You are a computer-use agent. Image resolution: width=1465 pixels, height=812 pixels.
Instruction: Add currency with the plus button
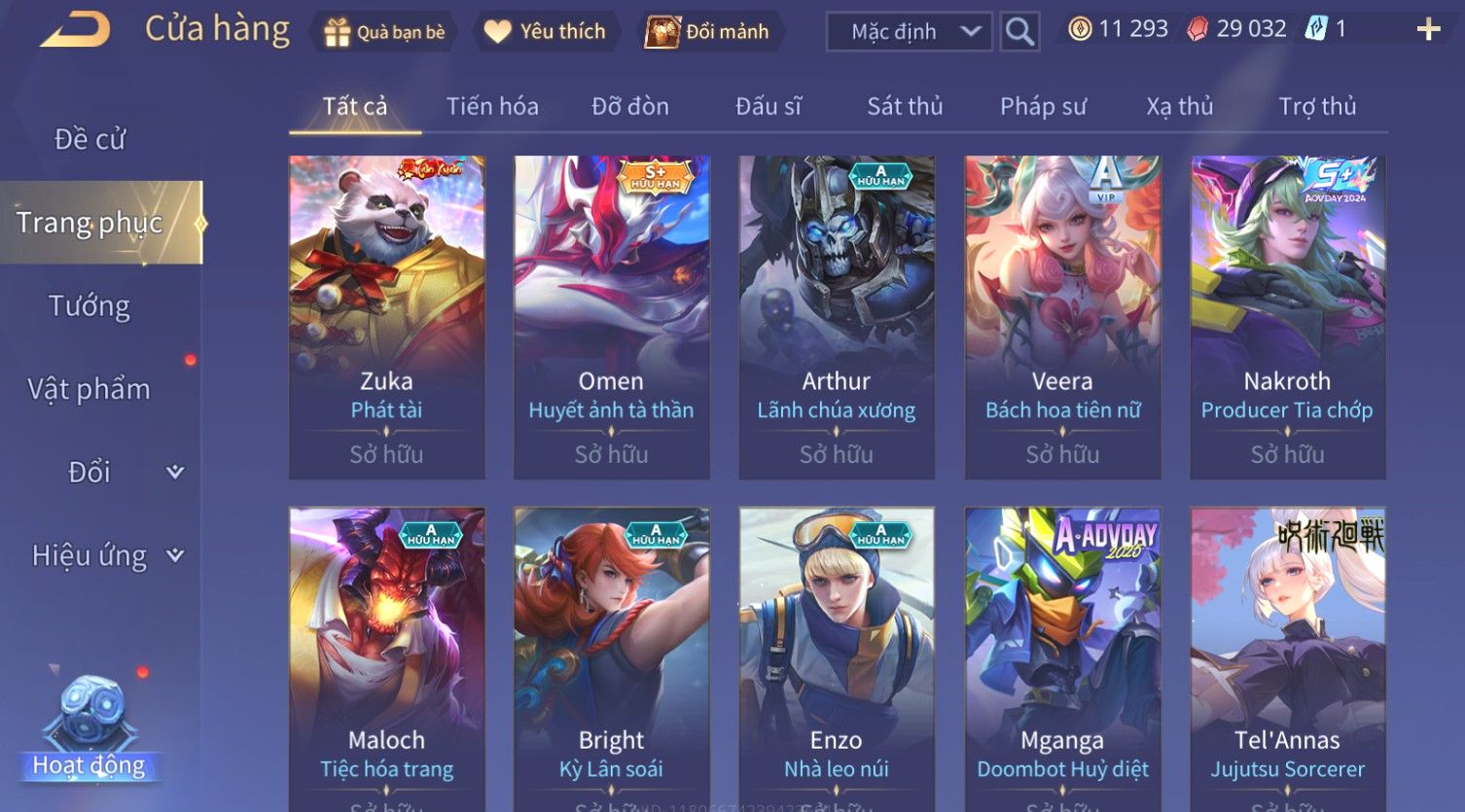[x=1428, y=30]
